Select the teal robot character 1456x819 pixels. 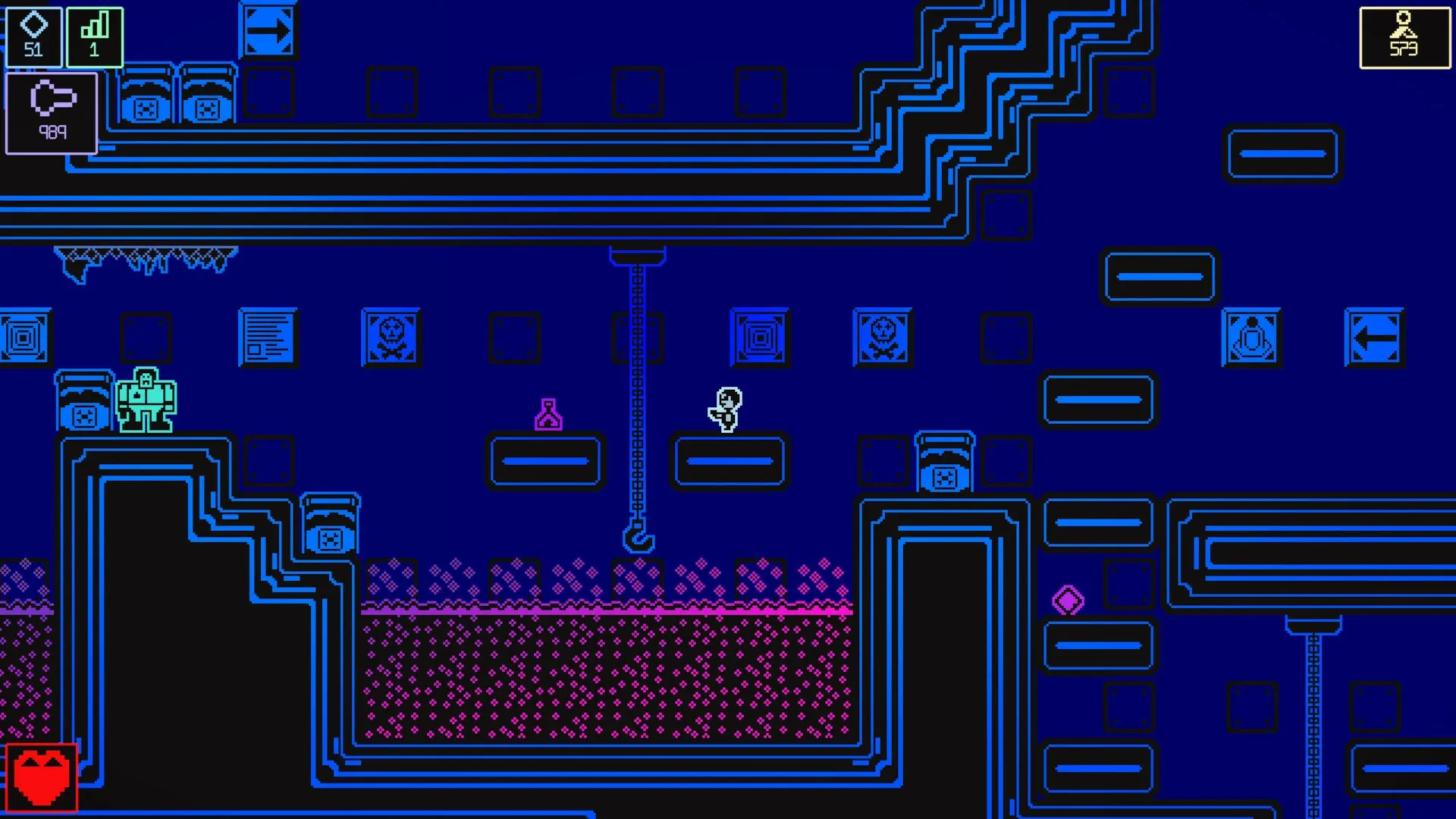click(x=146, y=398)
